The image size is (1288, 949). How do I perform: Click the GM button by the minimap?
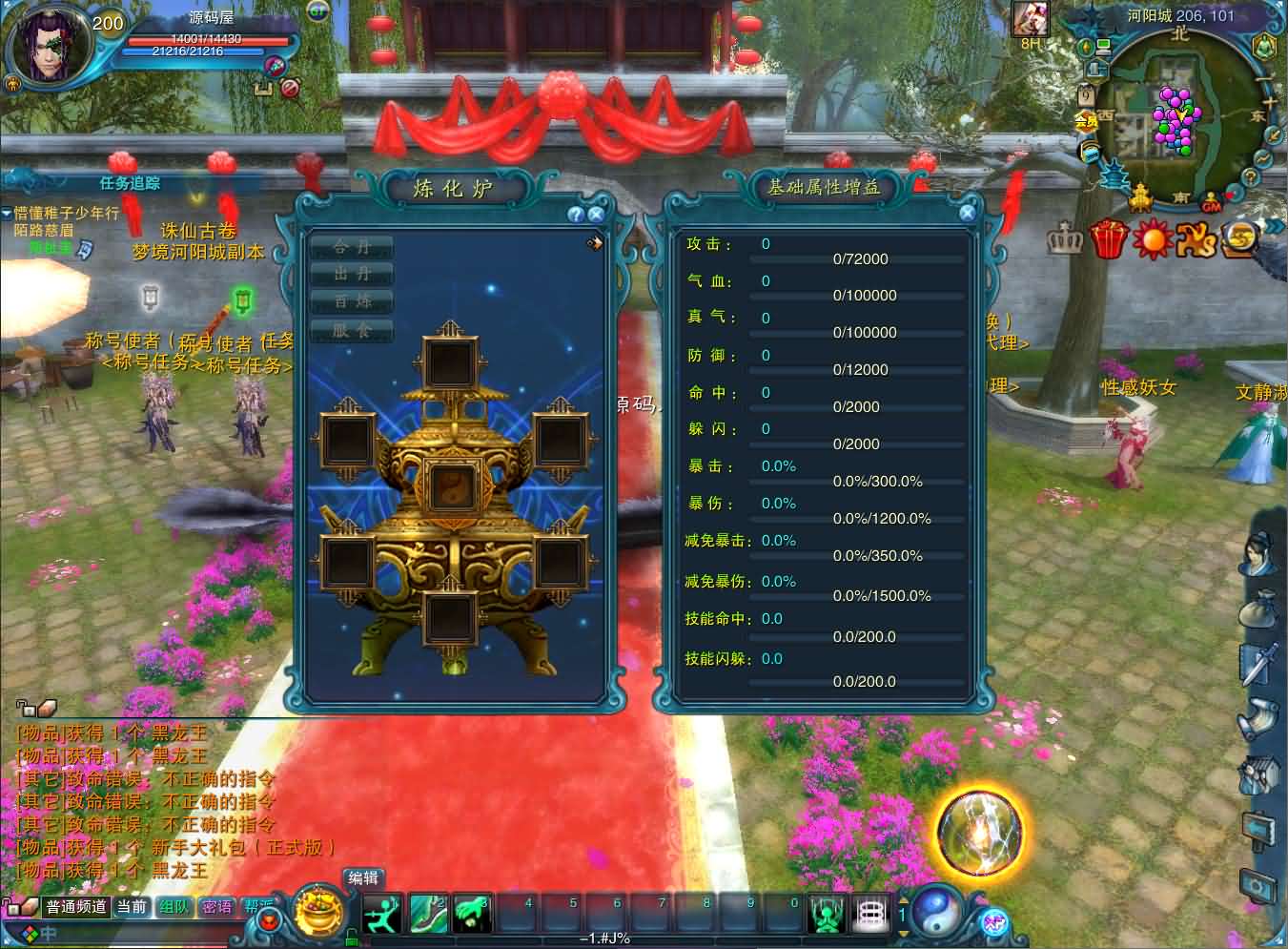coord(1212,205)
